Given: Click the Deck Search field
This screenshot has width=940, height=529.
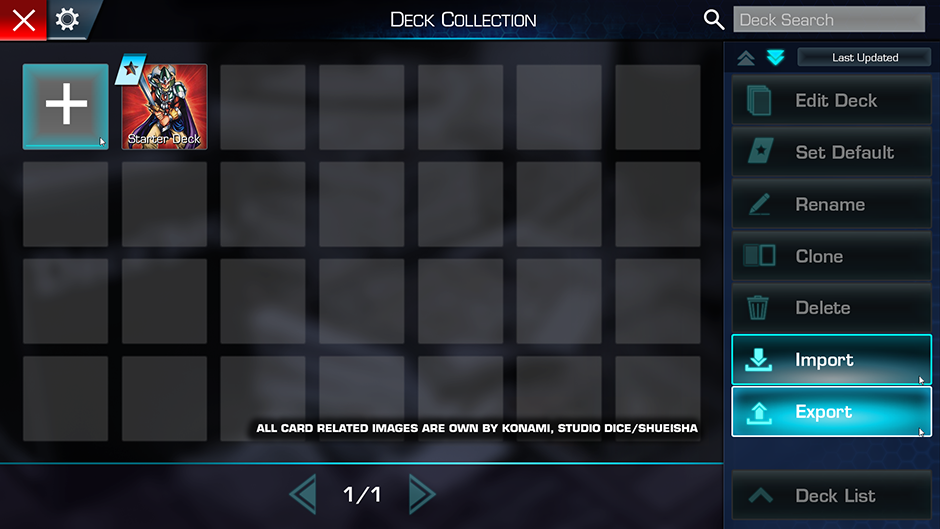Looking at the screenshot, I should coord(829,20).
